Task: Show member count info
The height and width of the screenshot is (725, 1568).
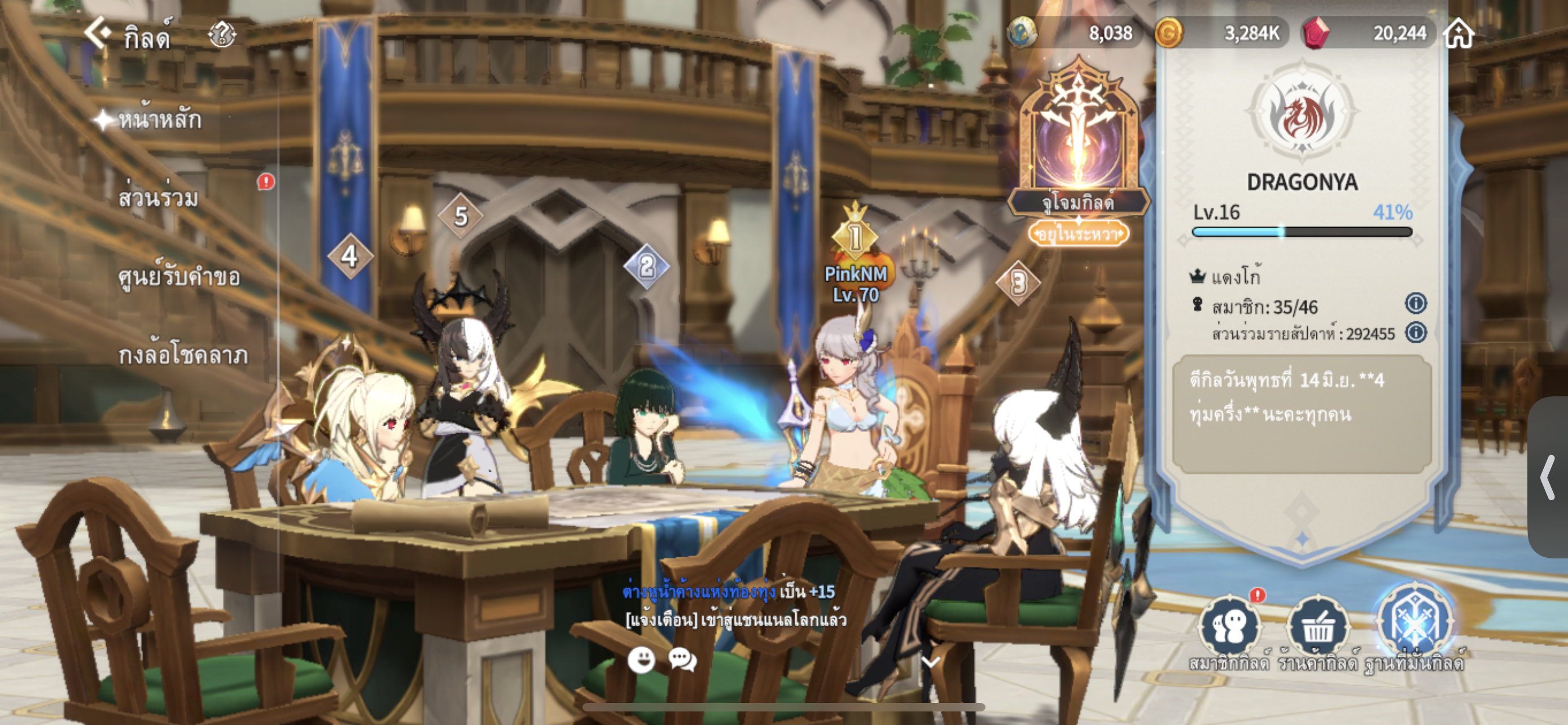Action: [1416, 303]
